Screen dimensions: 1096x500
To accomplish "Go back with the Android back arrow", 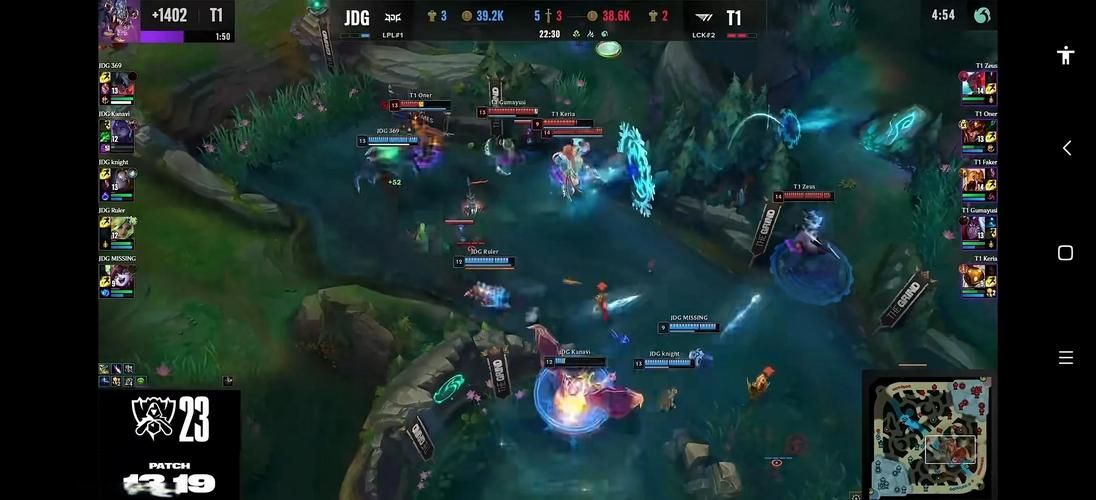I will [1066, 148].
